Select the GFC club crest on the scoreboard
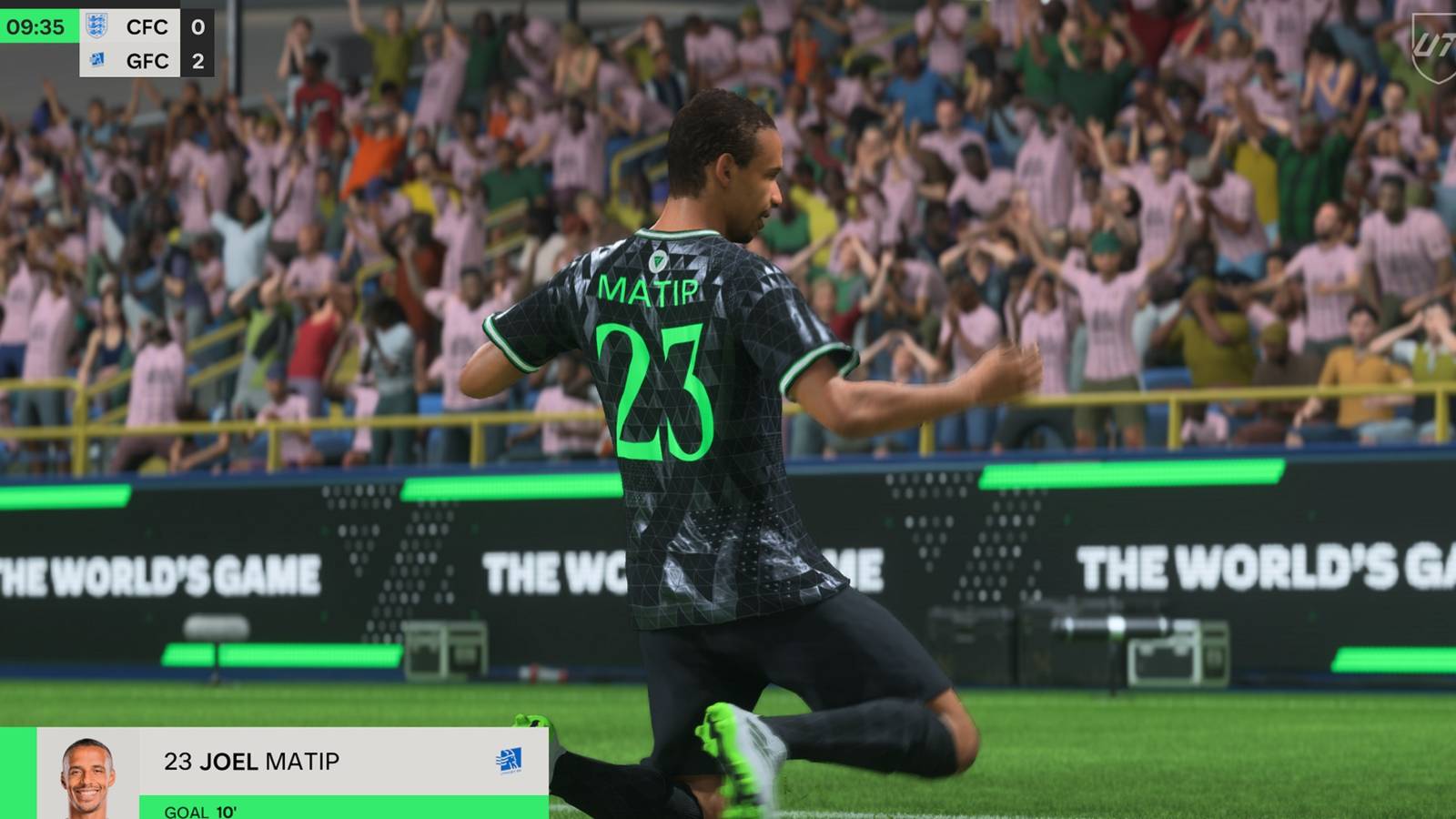The width and height of the screenshot is (1456, 819). click(97, 61)
